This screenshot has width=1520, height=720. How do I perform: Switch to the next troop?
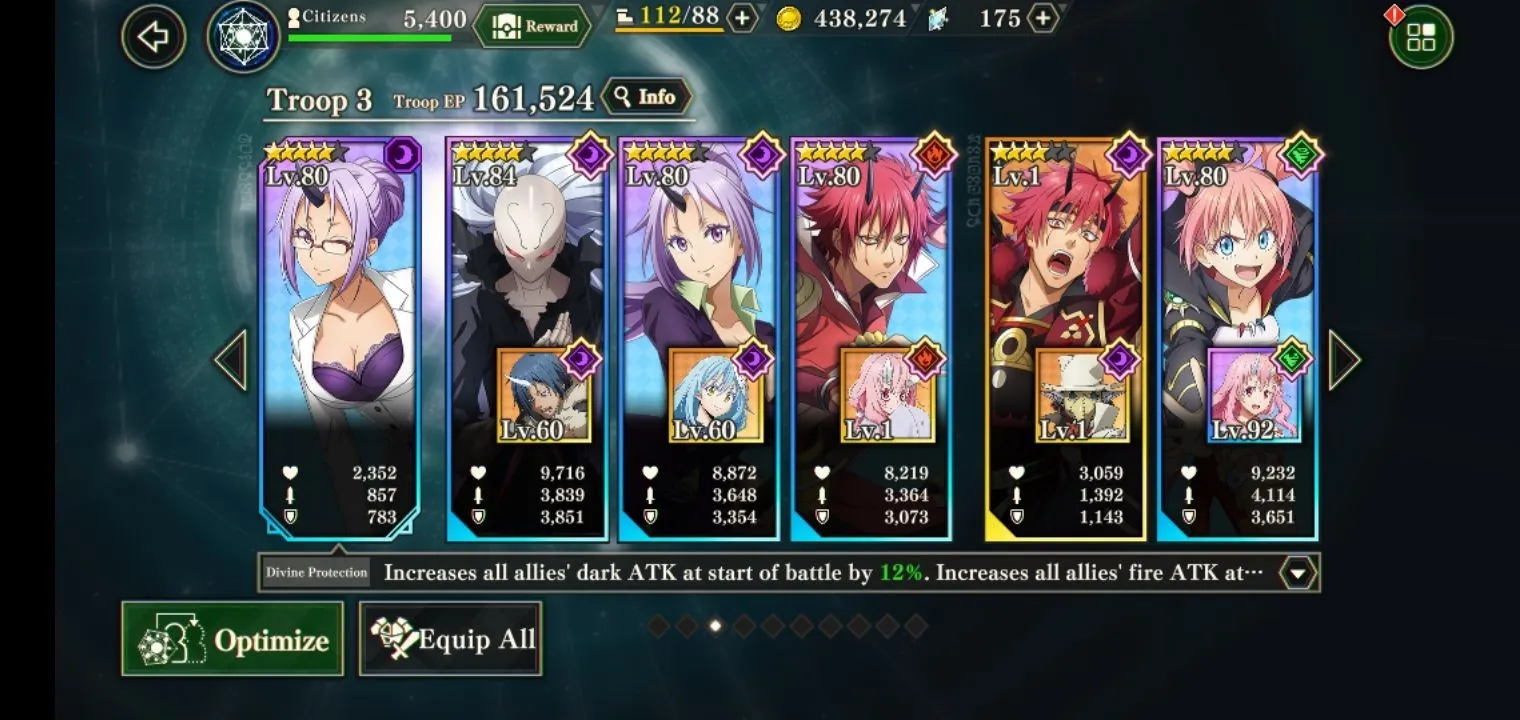pos(1343,360)
